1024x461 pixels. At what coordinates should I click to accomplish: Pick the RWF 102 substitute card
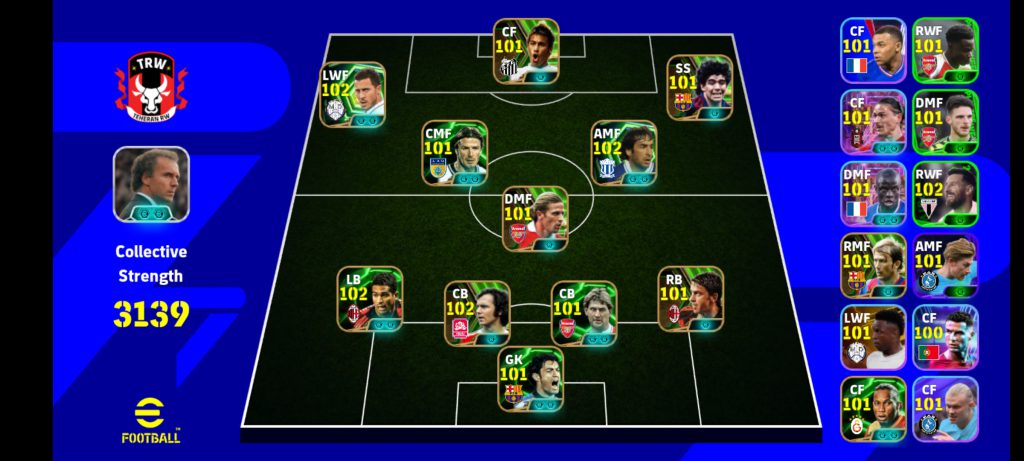pyautogui.click(x=944, y=194)
